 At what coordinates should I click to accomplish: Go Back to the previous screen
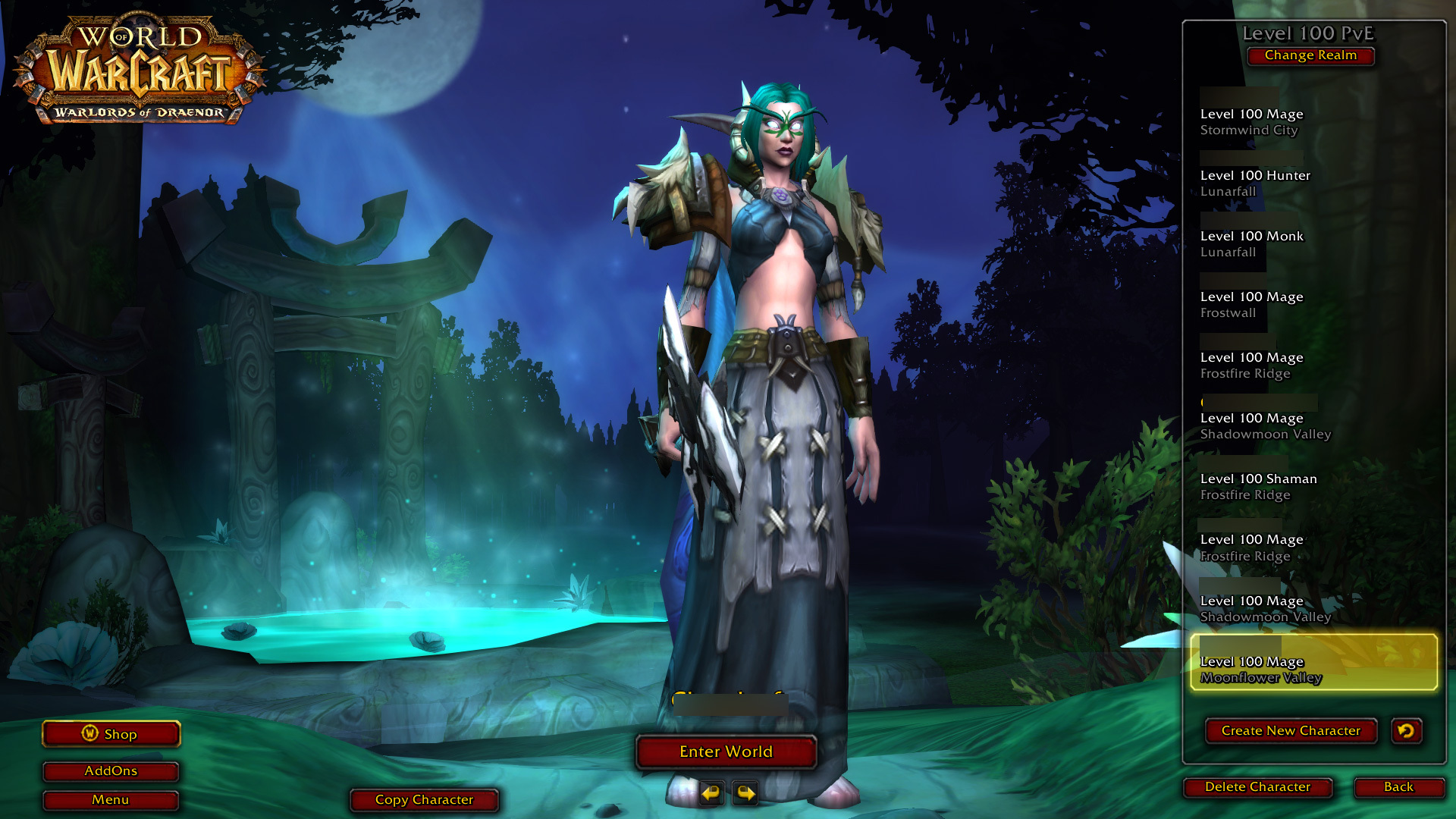[1398, 787]
